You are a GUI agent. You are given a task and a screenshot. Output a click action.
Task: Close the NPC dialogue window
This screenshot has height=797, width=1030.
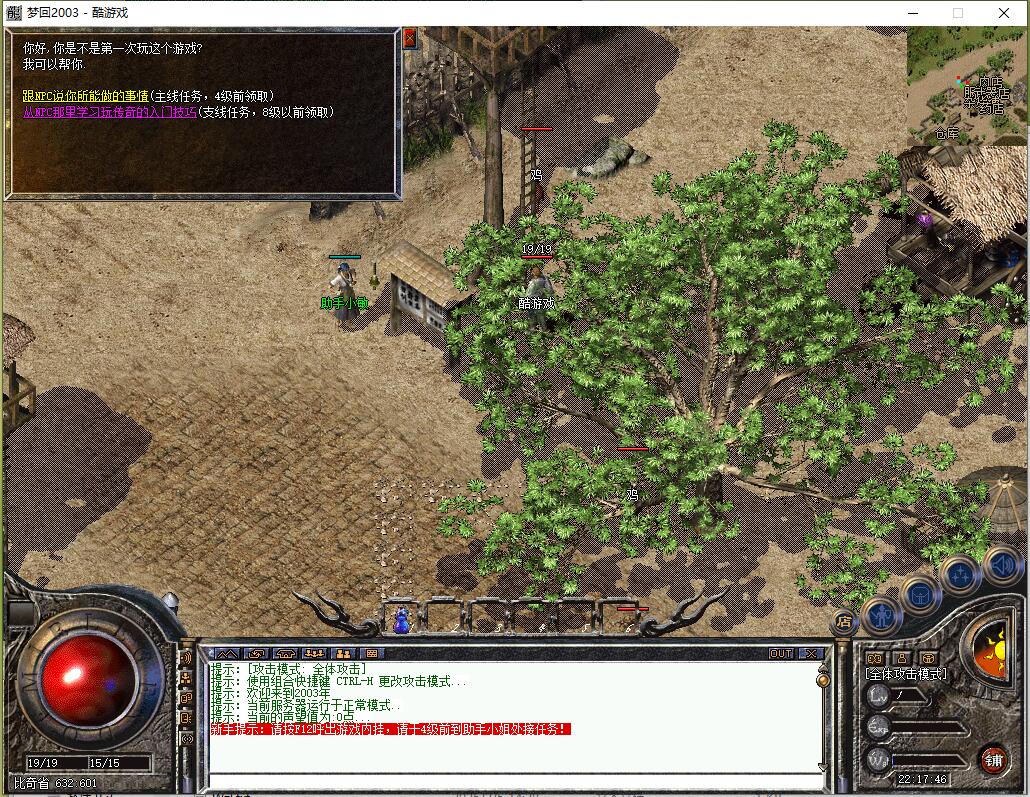point(409,38)
